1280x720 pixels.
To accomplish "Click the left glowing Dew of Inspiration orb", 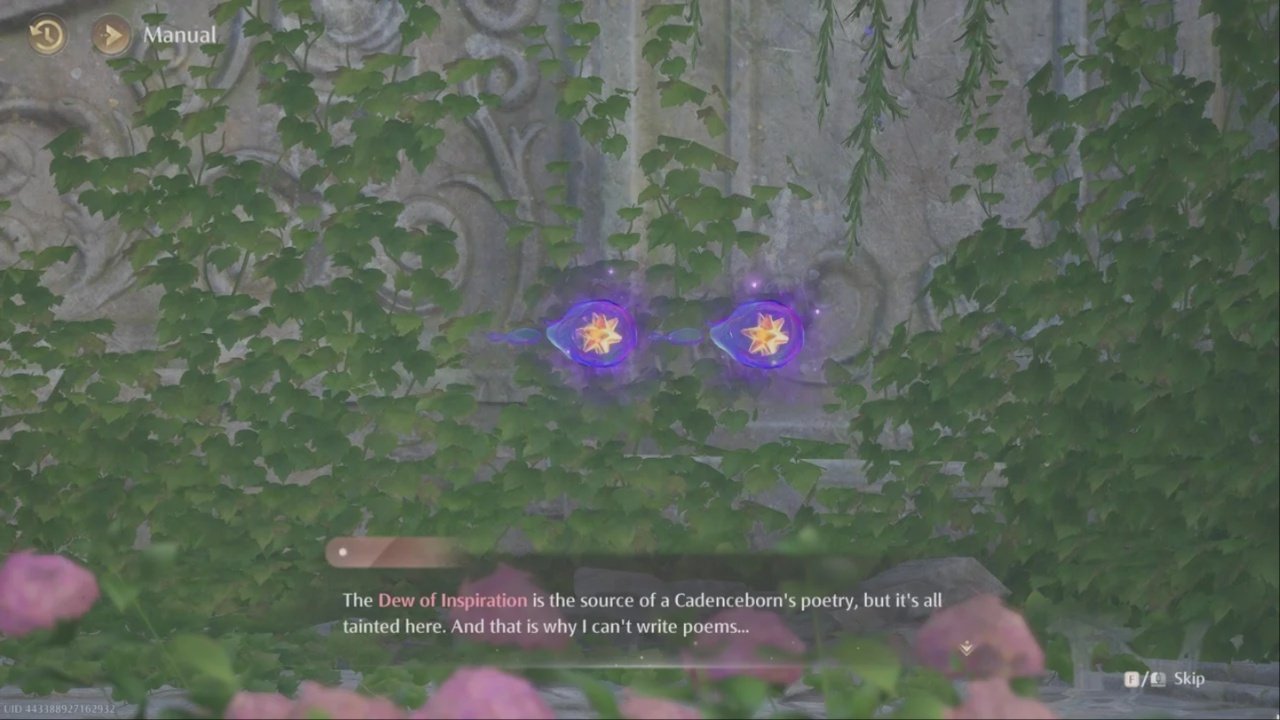I will coord(595,333).
